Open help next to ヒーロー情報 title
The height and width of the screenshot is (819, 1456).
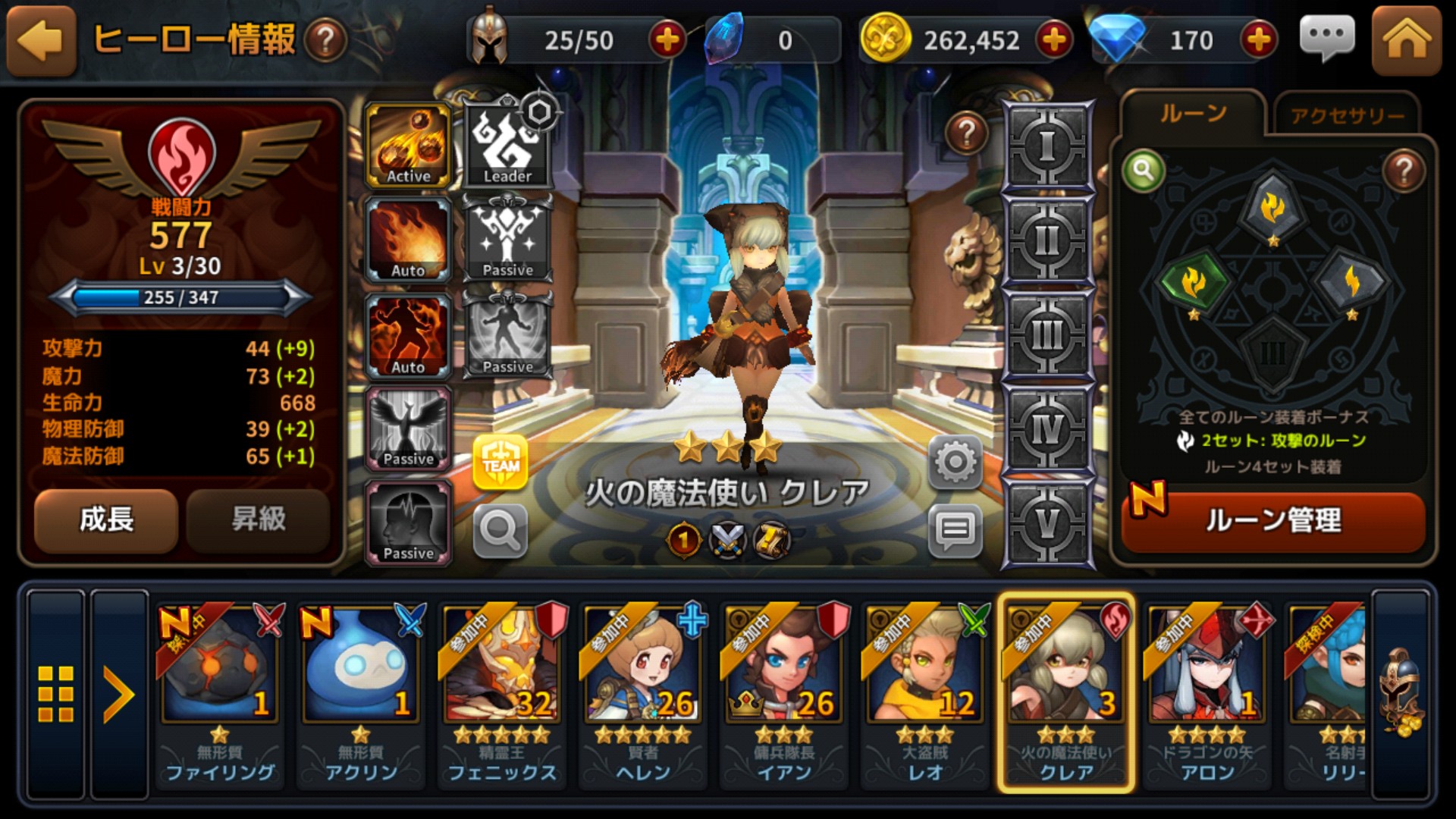[326, 41]
